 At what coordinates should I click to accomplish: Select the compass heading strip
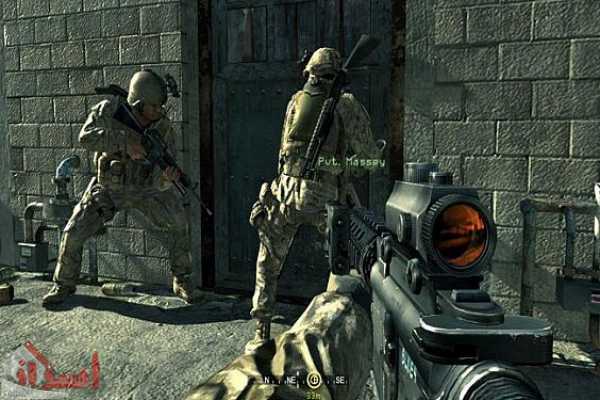[300, 380]
